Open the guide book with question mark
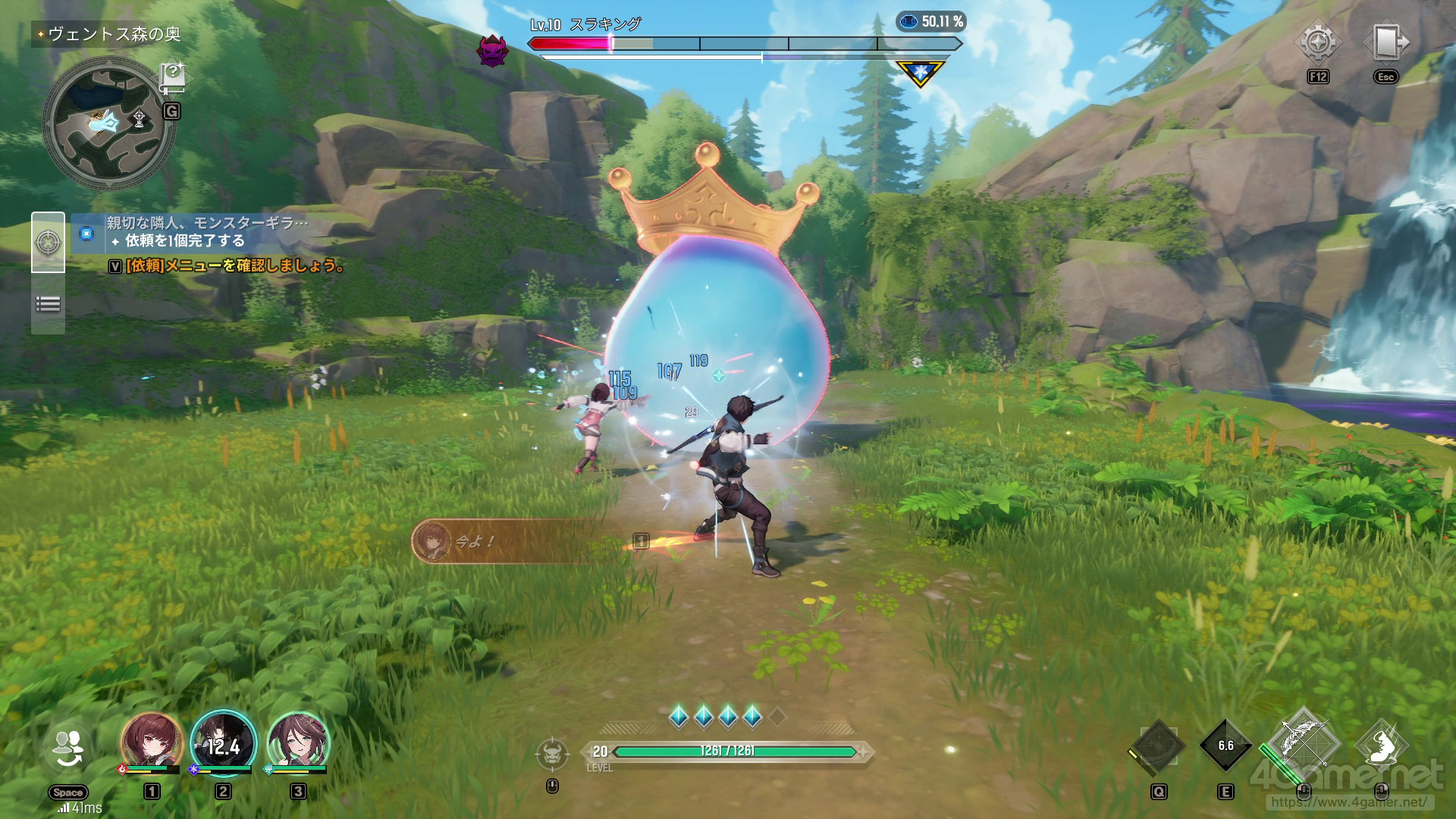The height and width of the screenshot is (819, 1456). [x=172, y=77]
